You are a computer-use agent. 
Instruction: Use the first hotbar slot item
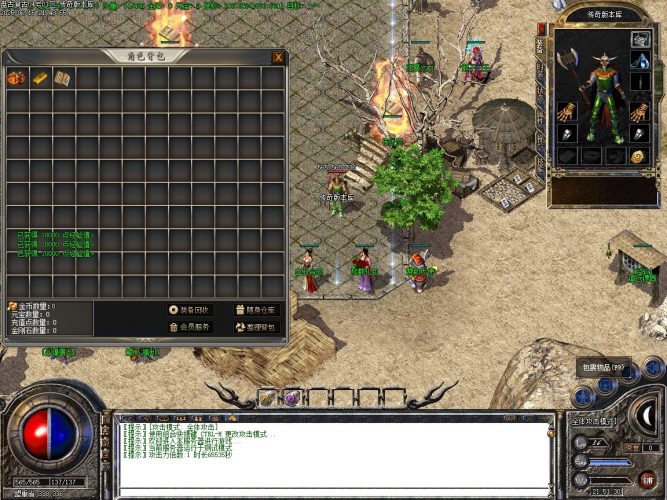coord(268,398)
